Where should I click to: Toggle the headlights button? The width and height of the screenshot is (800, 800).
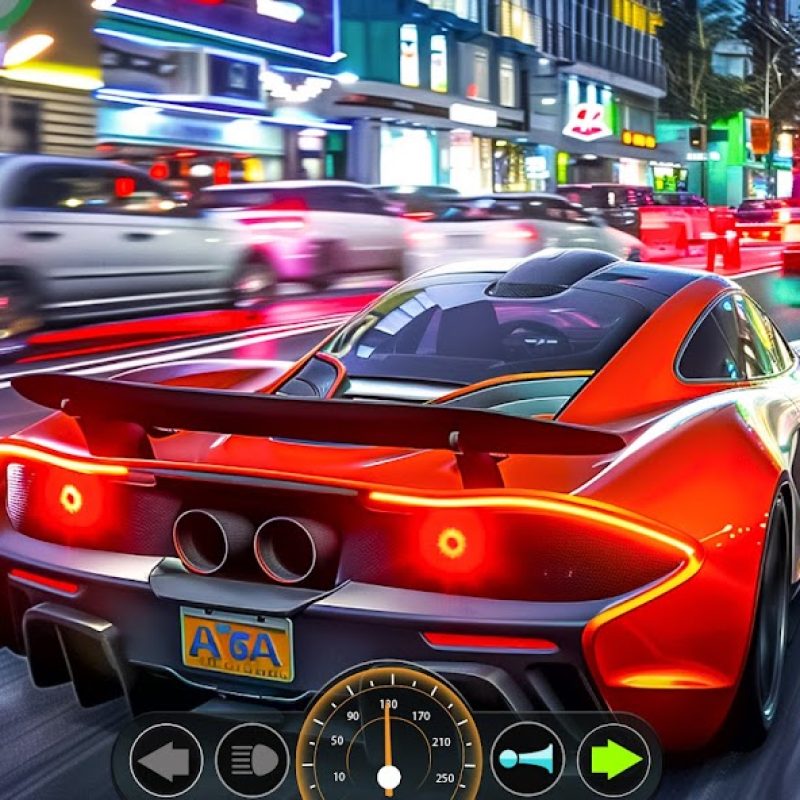pos(252,760)
